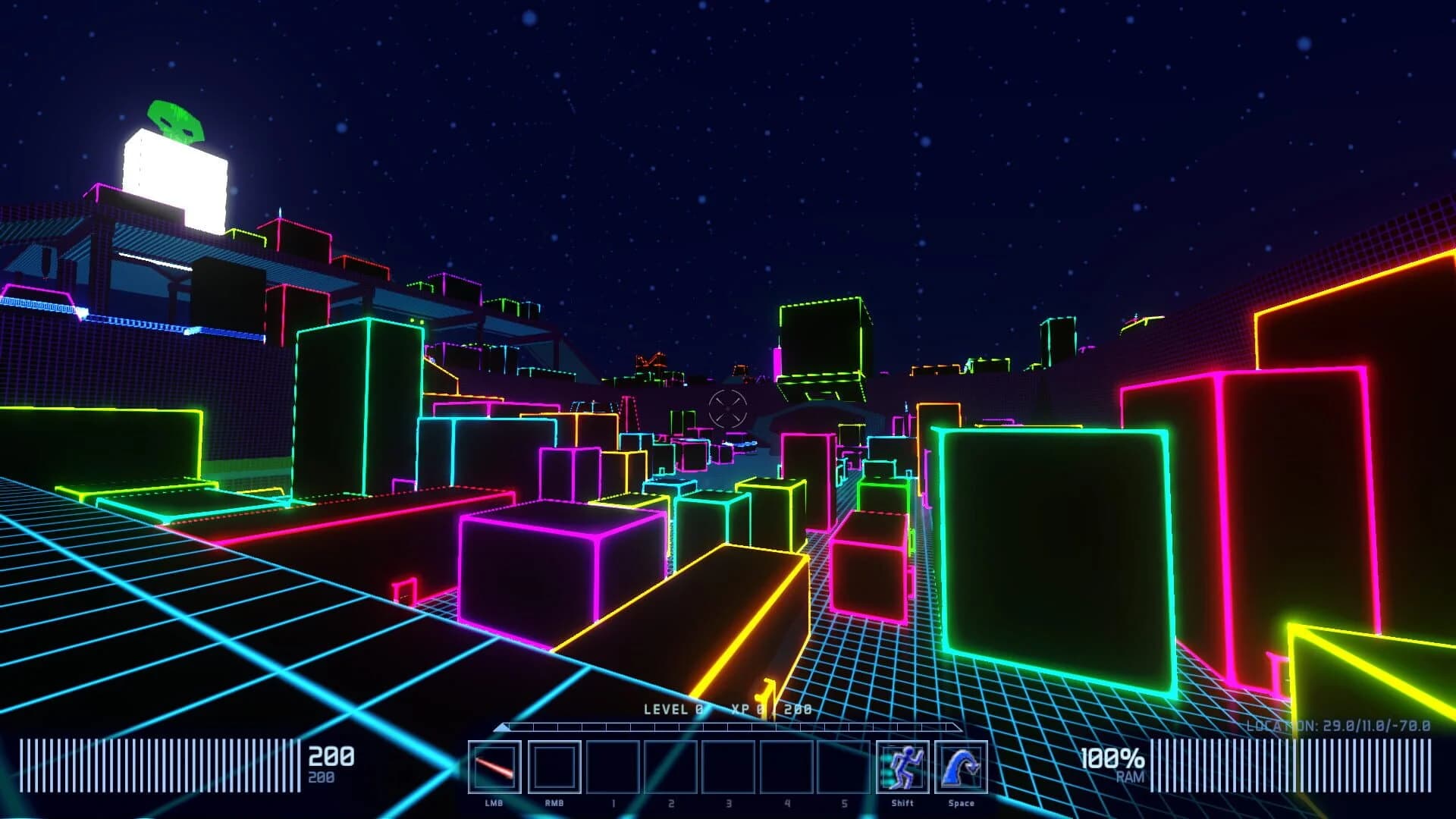The width and height of the screenshot is (1456, 819).
Task: Click the LEVEL 0 label
Action: [x=673, y=711]
